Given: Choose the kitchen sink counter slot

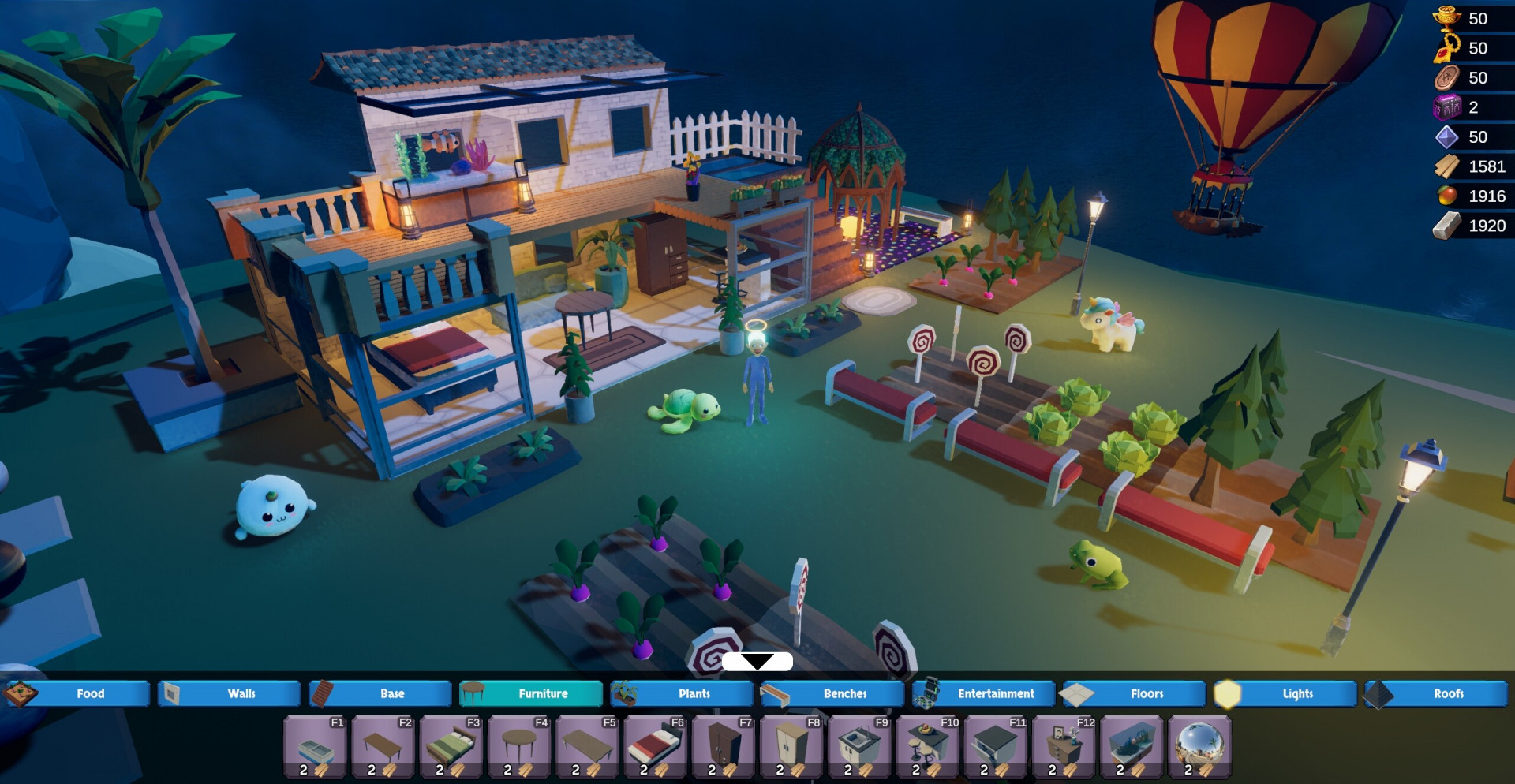Looking at the screenshot, I should click(x=859, y=746).
